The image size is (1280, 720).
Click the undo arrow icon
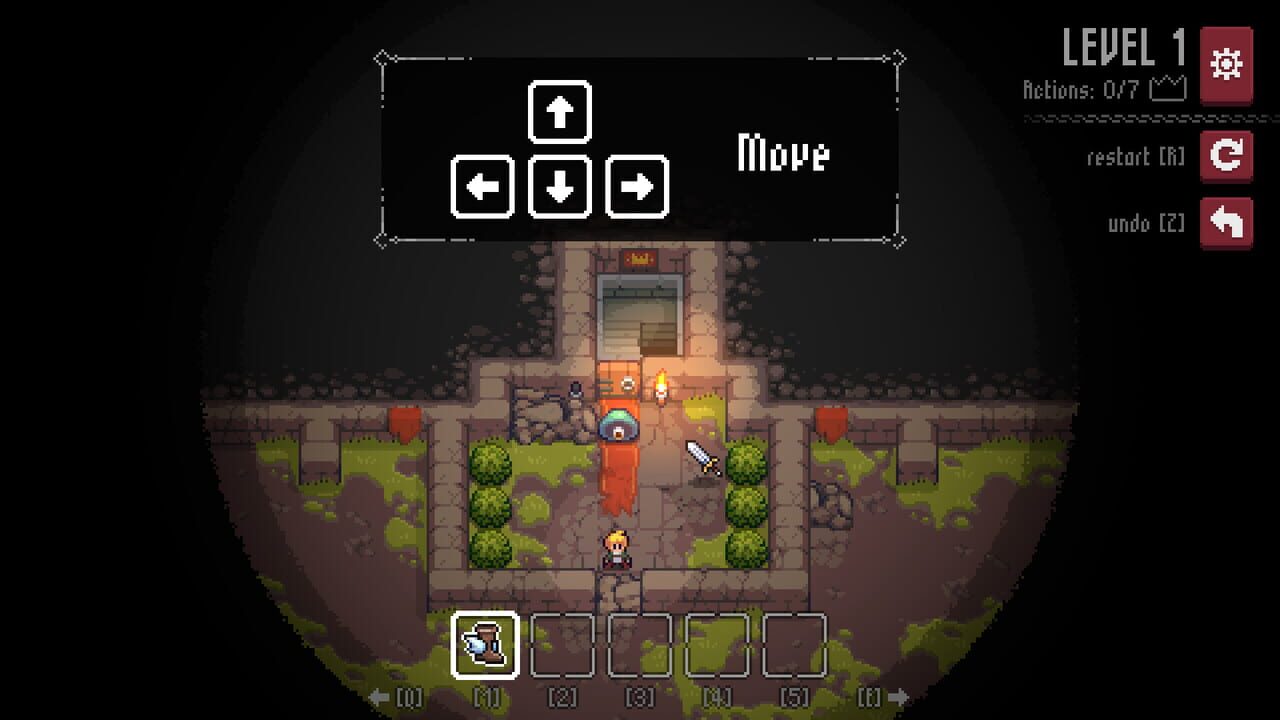coord(1228,222)
